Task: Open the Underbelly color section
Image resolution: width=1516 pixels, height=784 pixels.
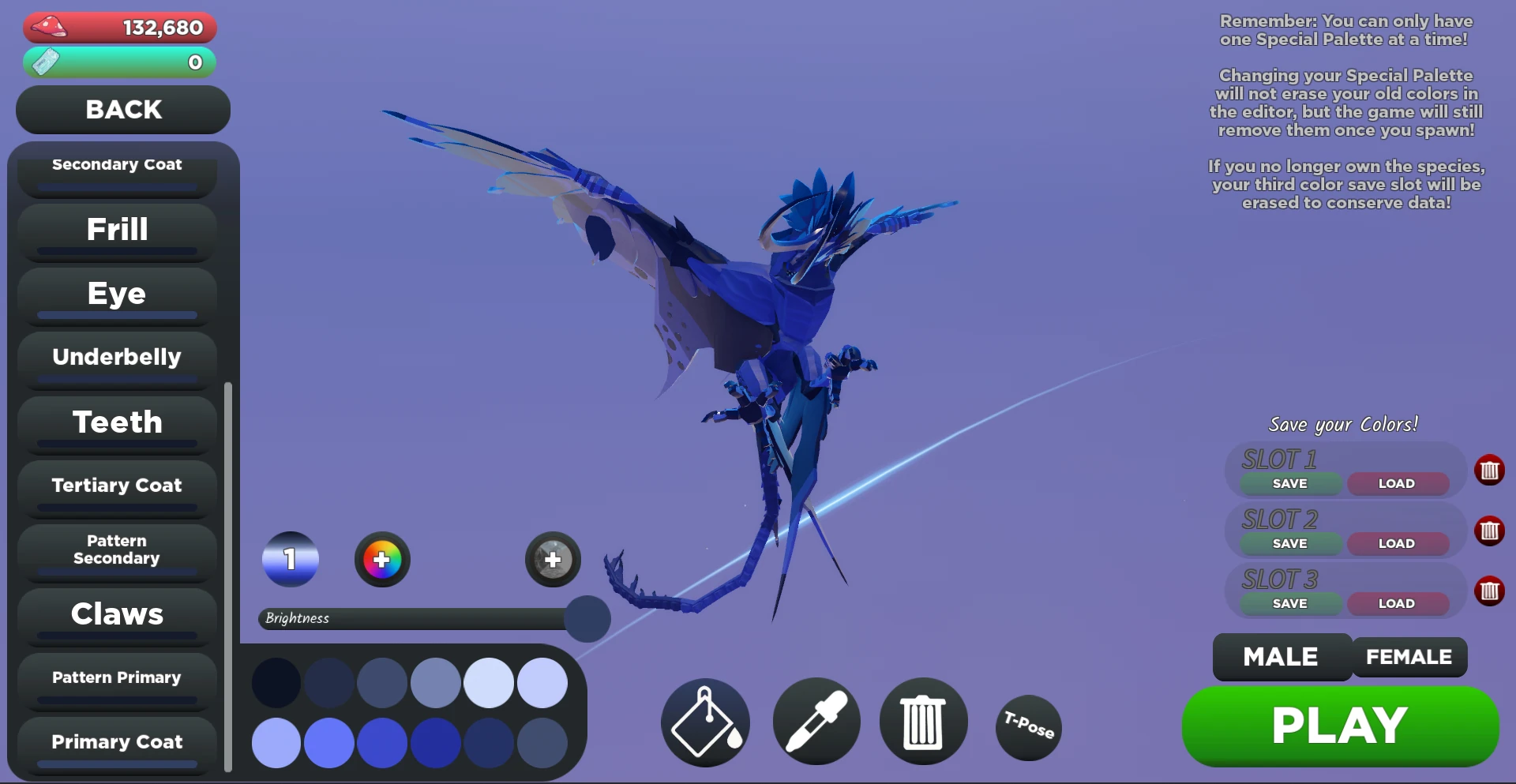Action: click(x=116, y=356)
